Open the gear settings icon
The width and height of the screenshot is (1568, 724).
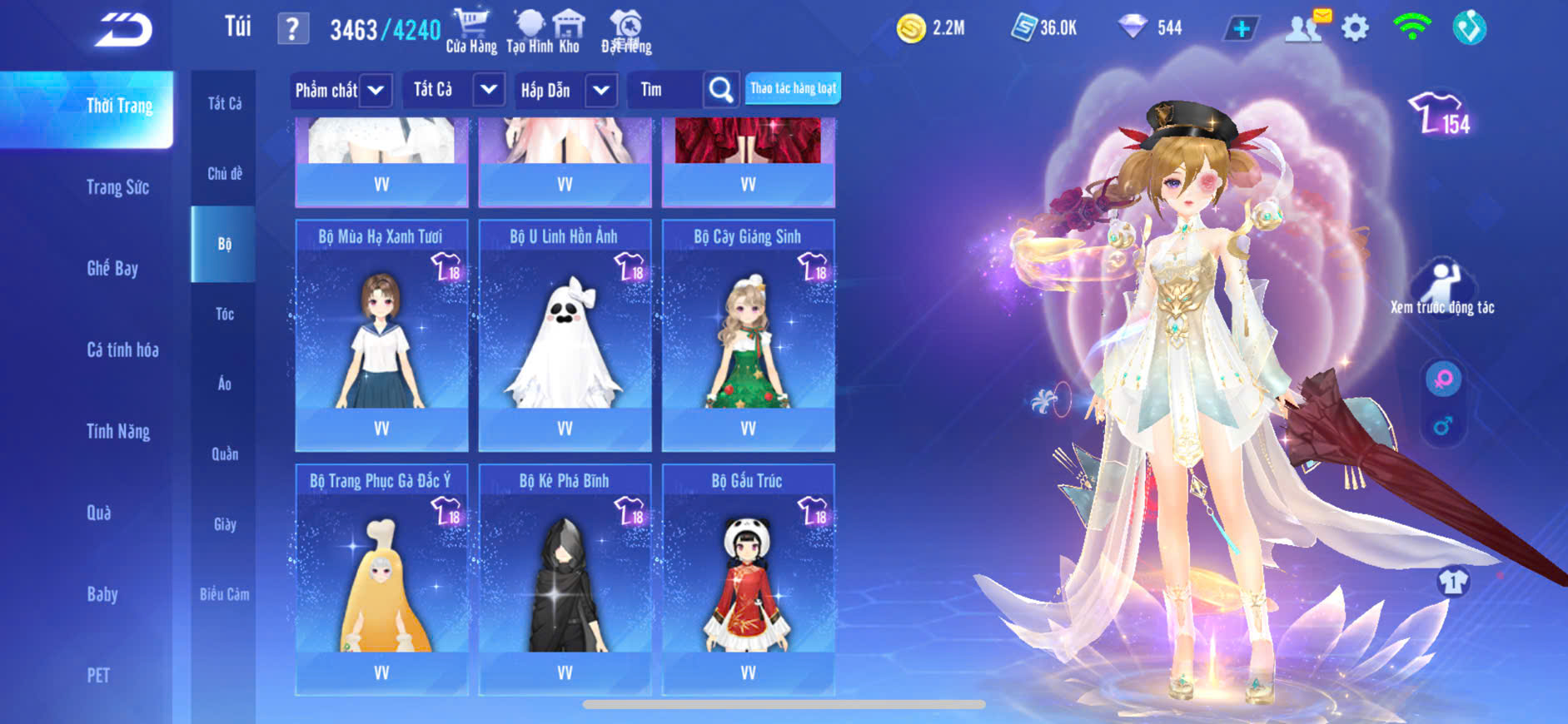(x=1355, y=28)
